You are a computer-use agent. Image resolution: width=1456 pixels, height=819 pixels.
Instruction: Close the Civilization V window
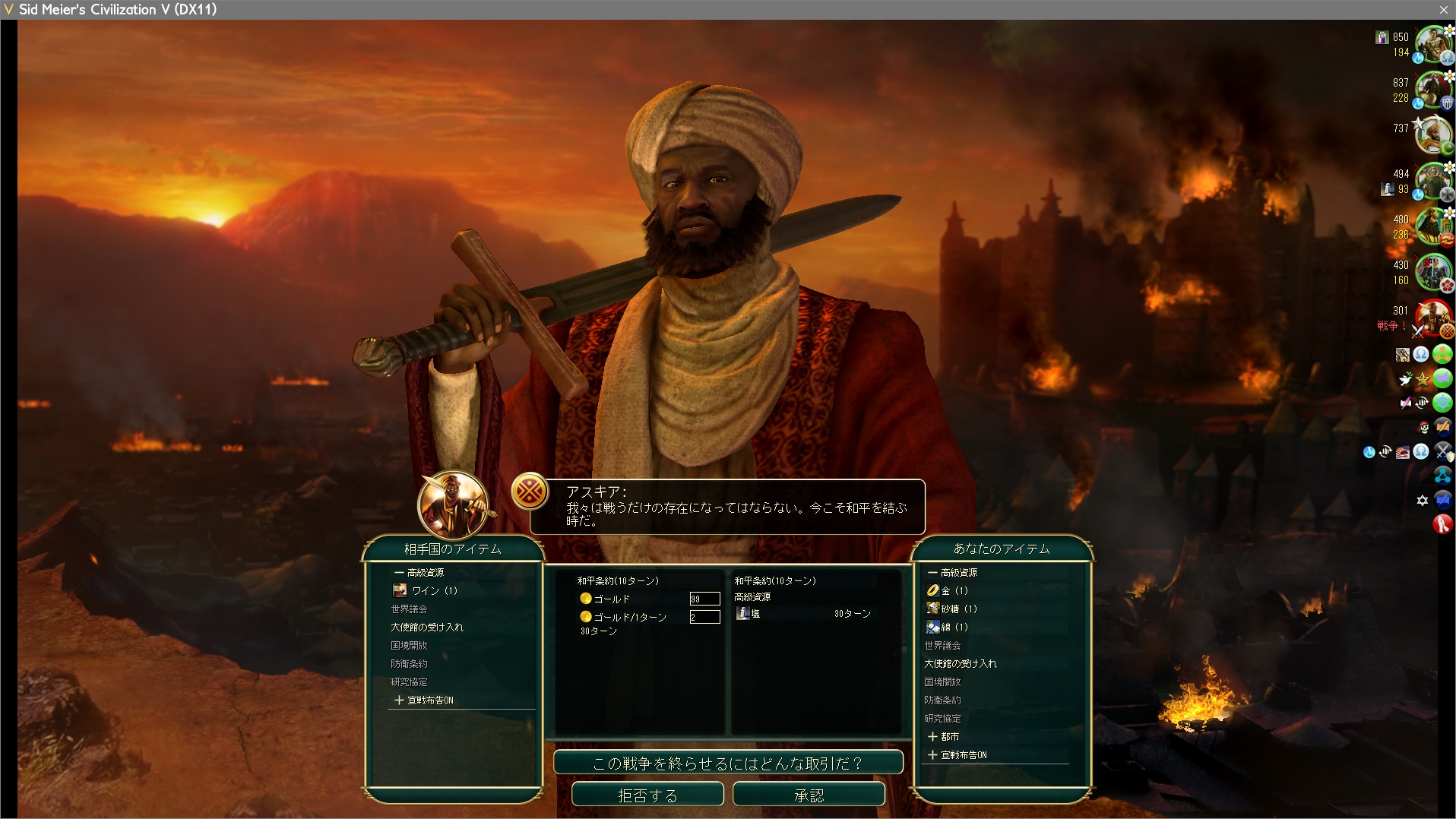(1443, 9)
